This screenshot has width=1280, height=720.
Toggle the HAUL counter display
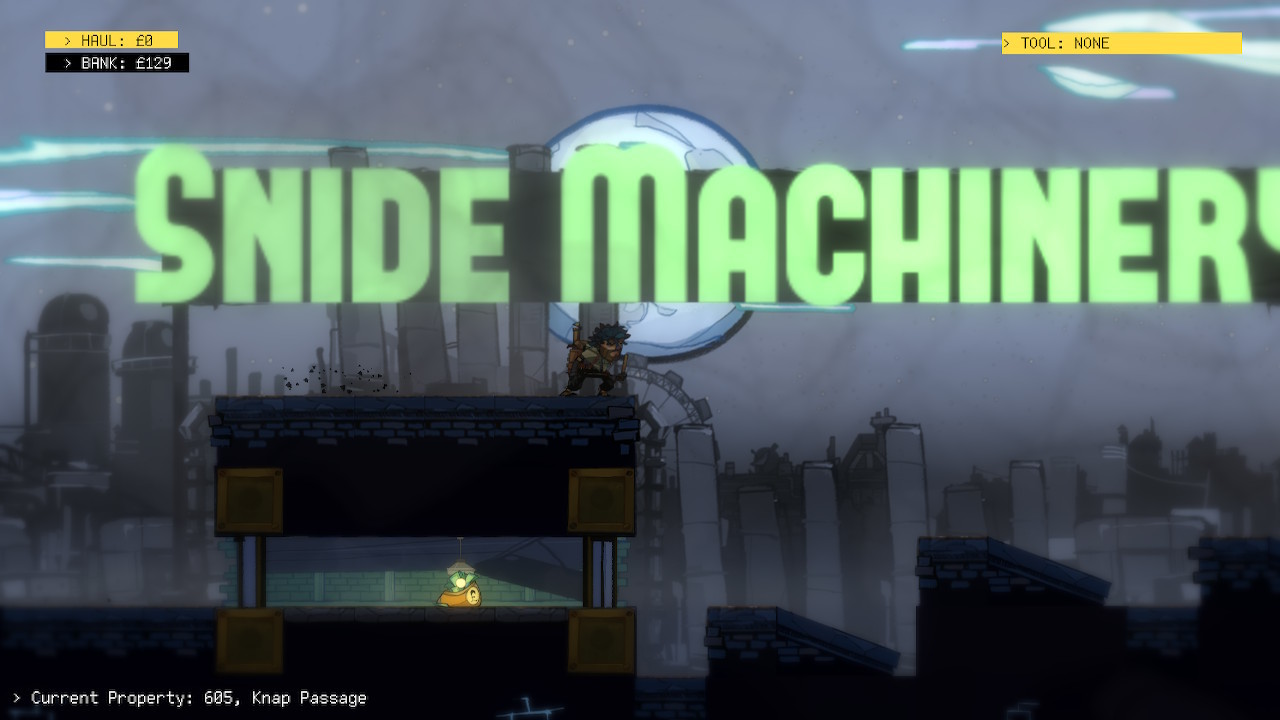click(x=110, y=39)
